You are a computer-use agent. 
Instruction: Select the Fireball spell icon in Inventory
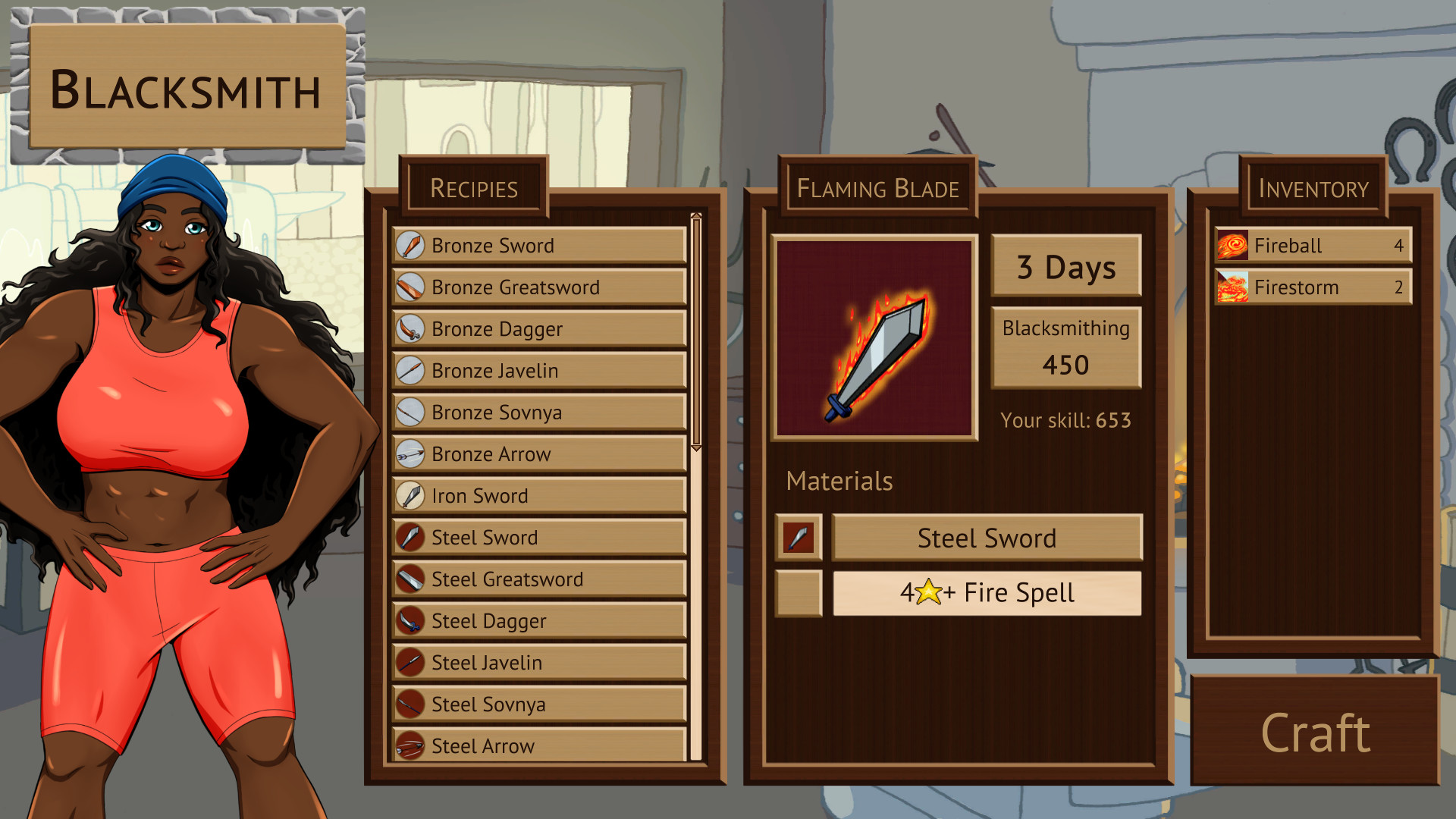click(x=1232, y=245)
